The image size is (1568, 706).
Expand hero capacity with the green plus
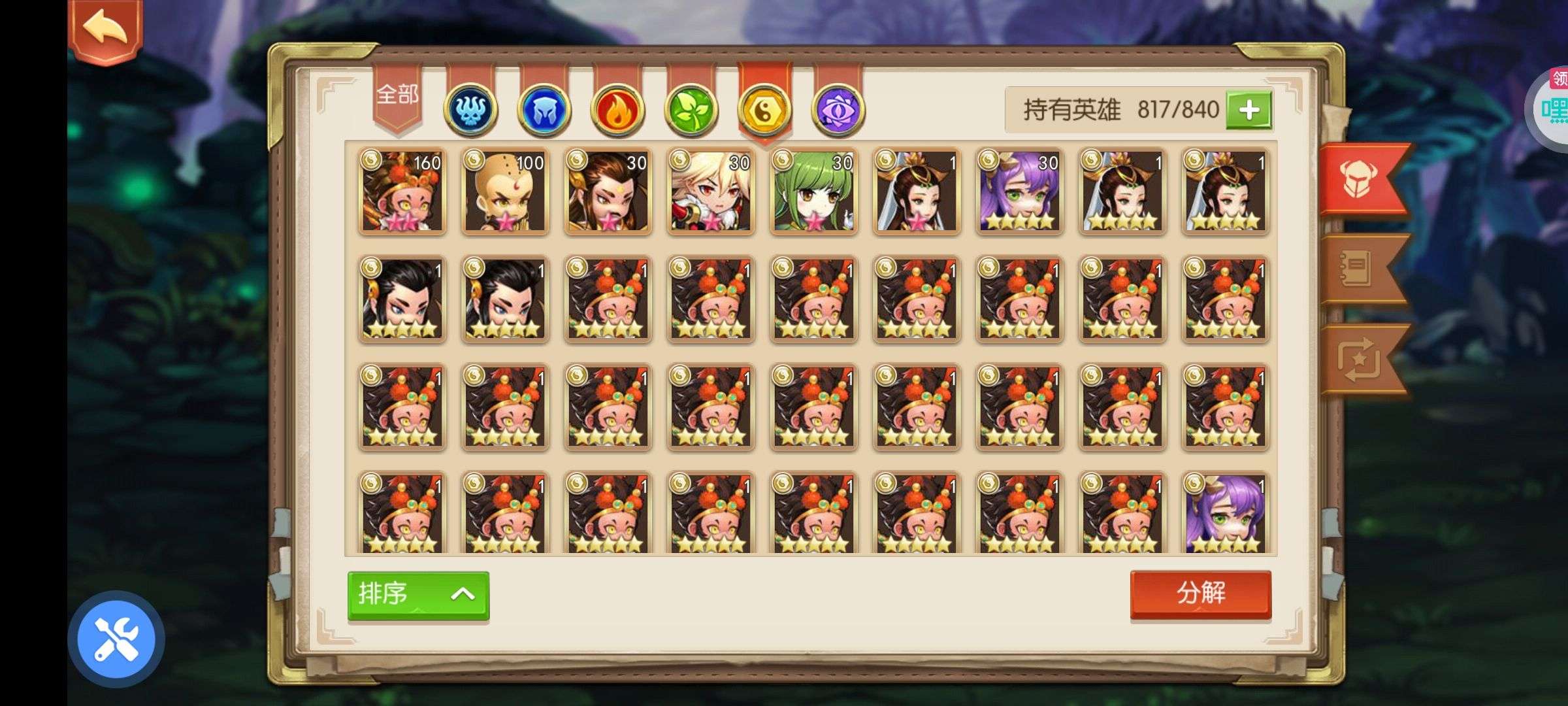pos(1249,110)
